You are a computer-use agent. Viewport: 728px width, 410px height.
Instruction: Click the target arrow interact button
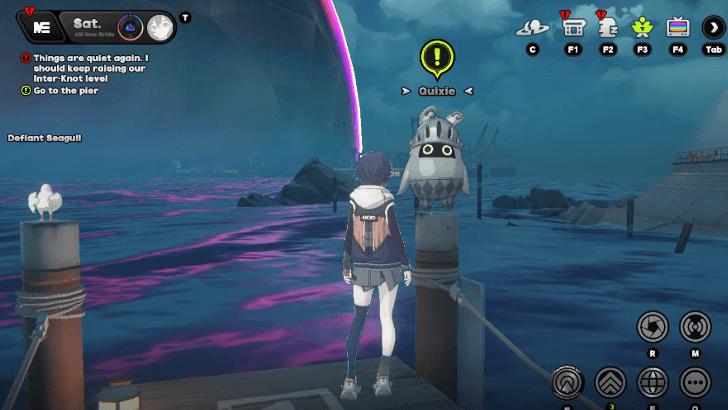tap(567, 381)
